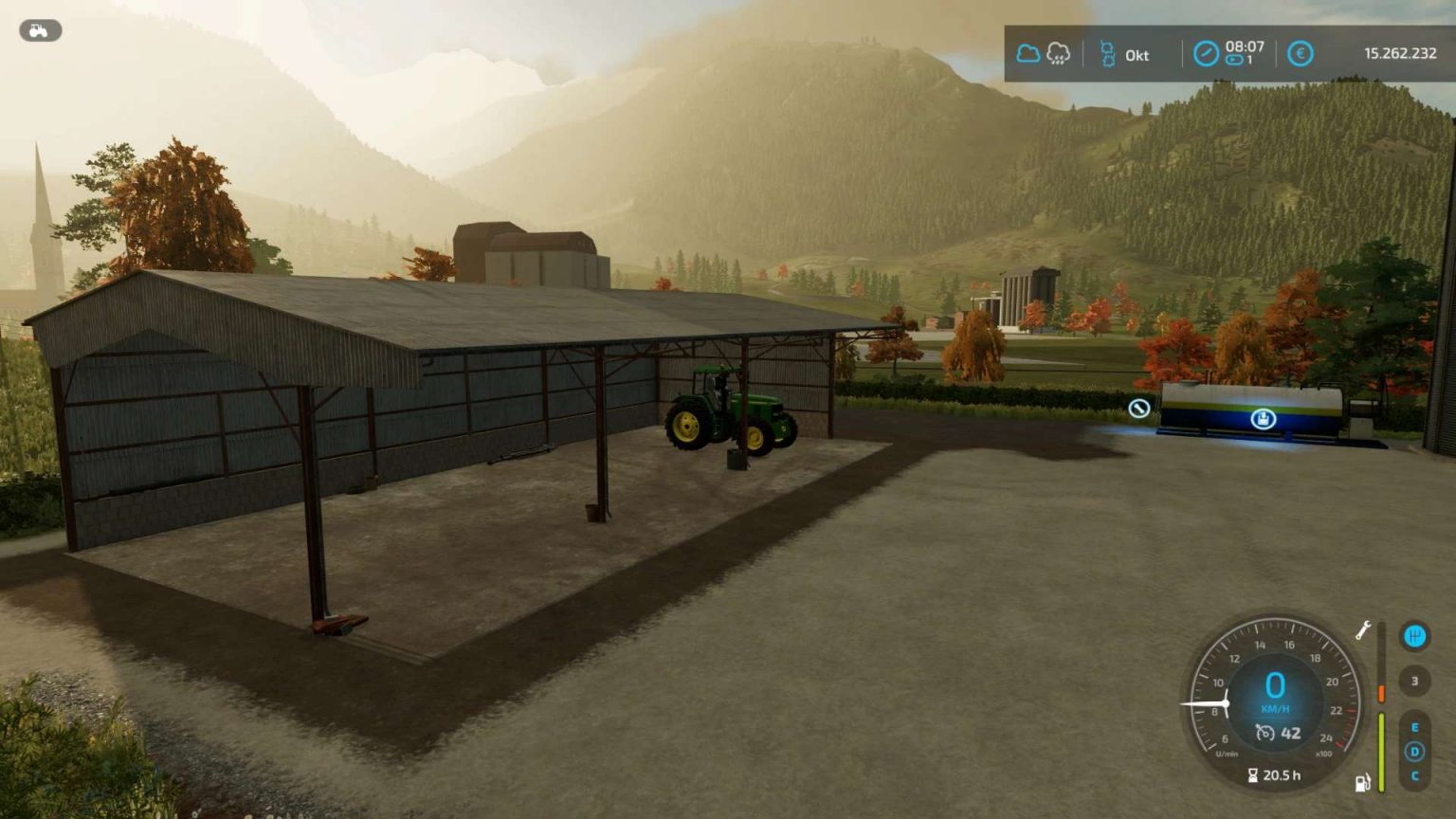Click the Euro currency icon
1456x819 pixels.
tap(1300, 55)
